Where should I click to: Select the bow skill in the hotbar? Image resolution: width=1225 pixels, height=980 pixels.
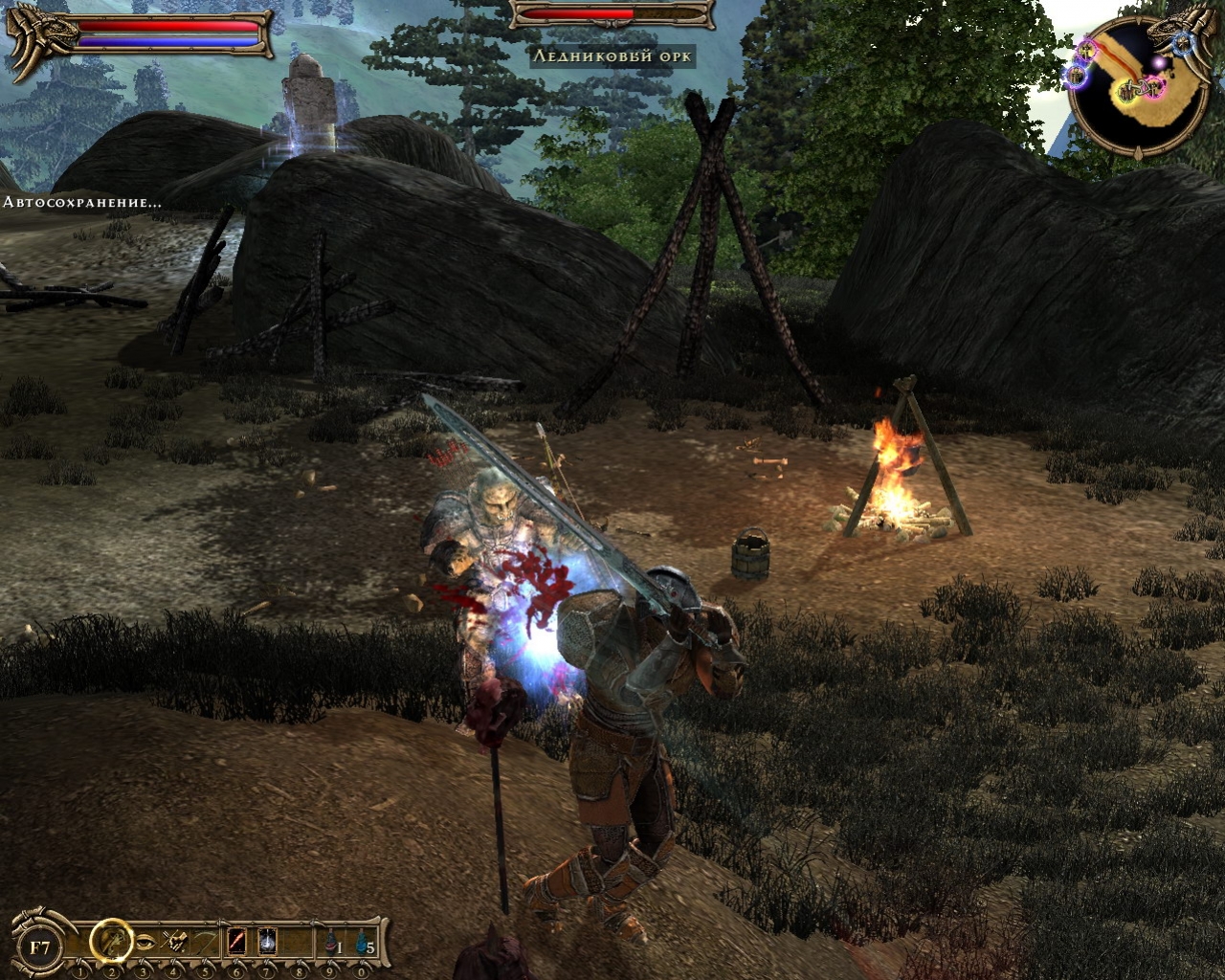click(x=205, y=943)
